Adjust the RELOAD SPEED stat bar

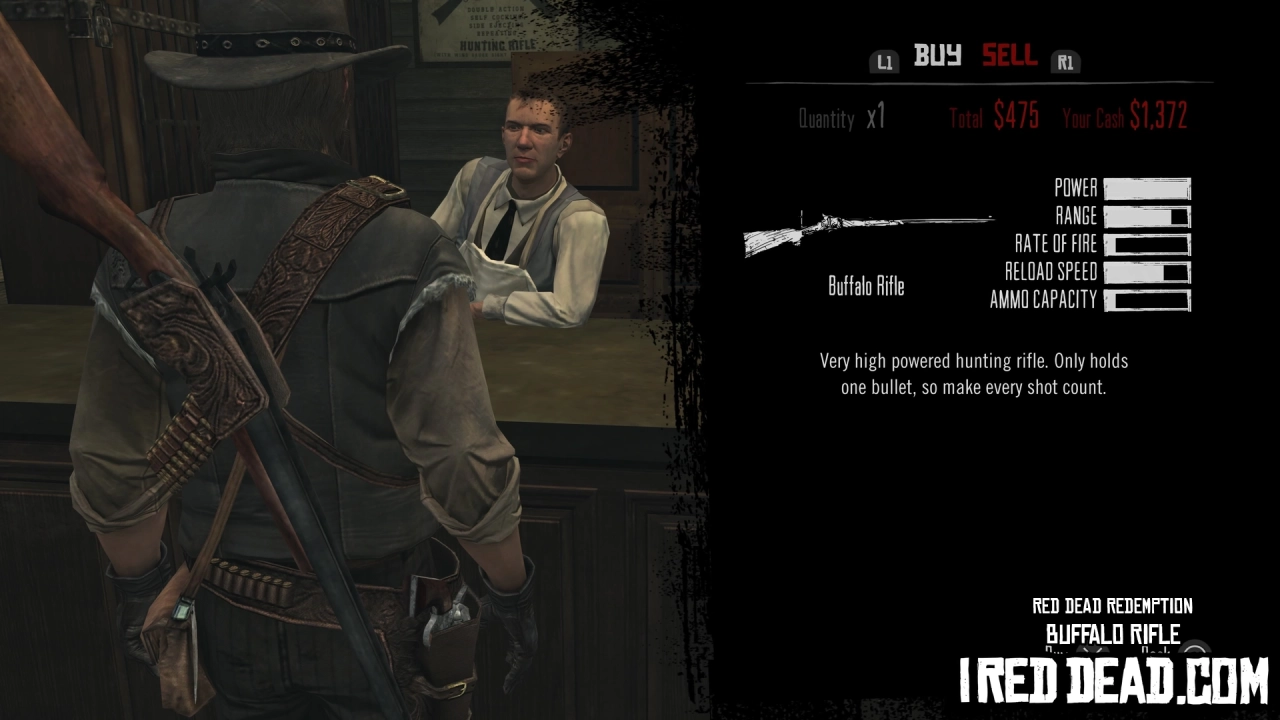point(1147,271)
